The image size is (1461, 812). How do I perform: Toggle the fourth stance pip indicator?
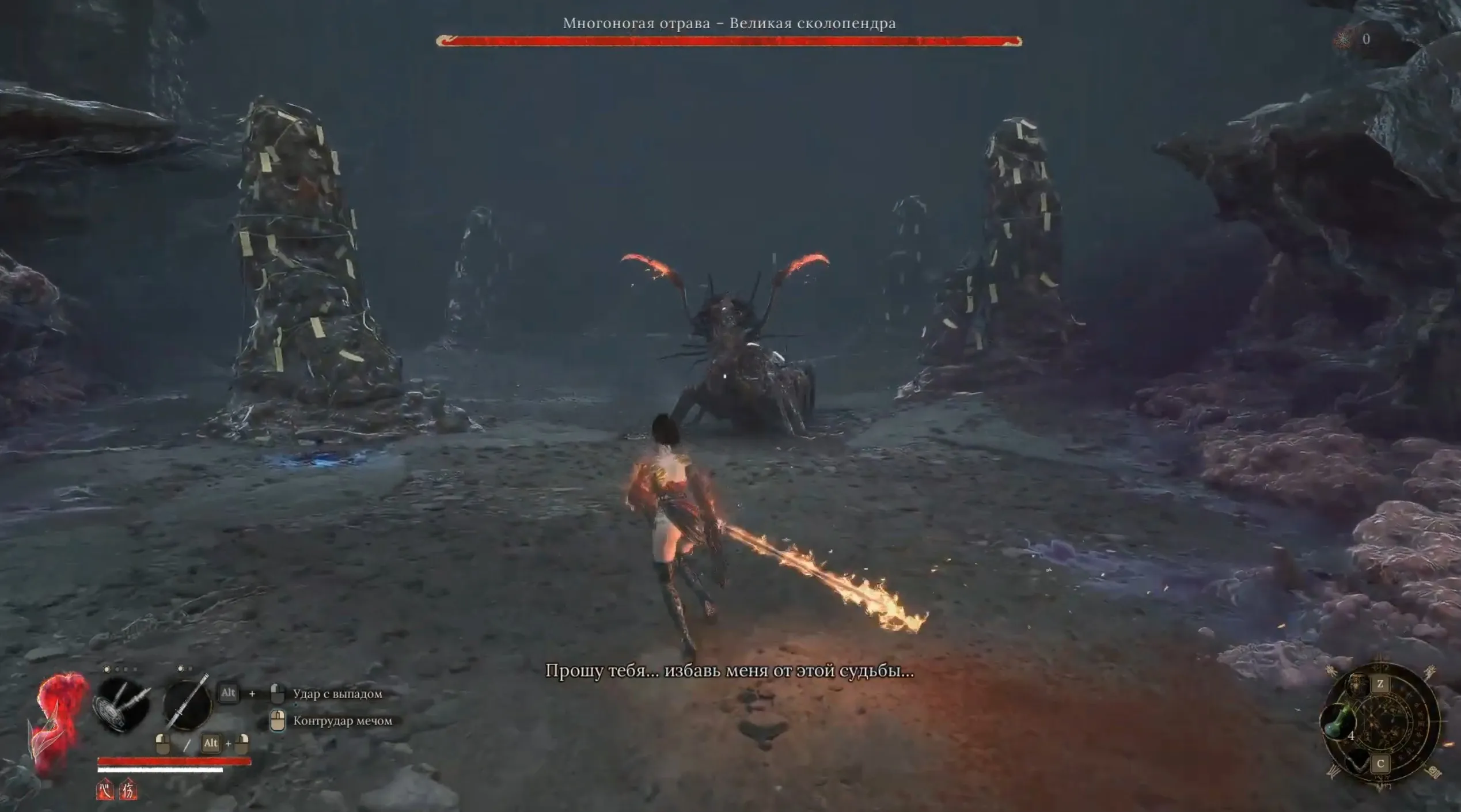click(136, 668)
